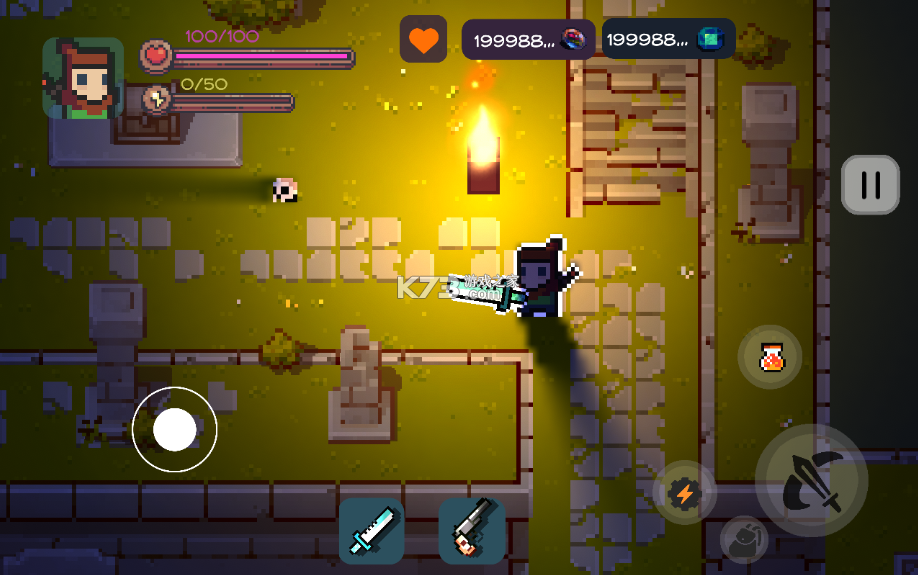Tap the orange heart button
Image resolution: width=918 pixels, height=575 pixels.
click(423, 40)
